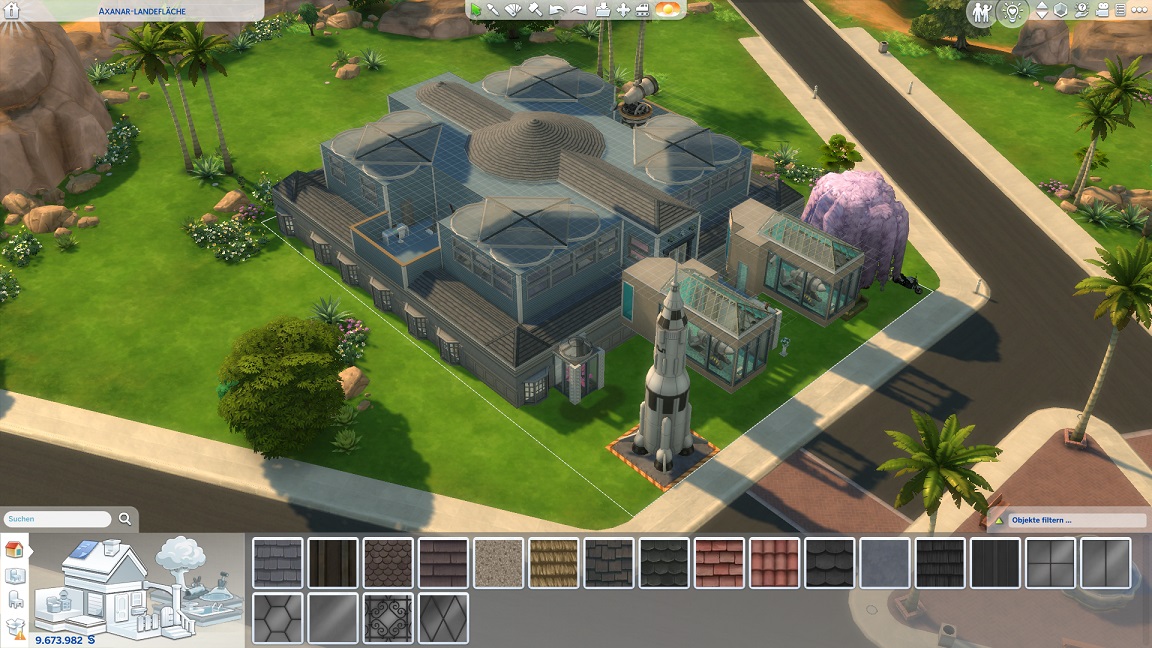The height and width of the screenshot is (648, 1152).
Task: Select the straw thatch roof pattern
Action: tap(553, 563)
